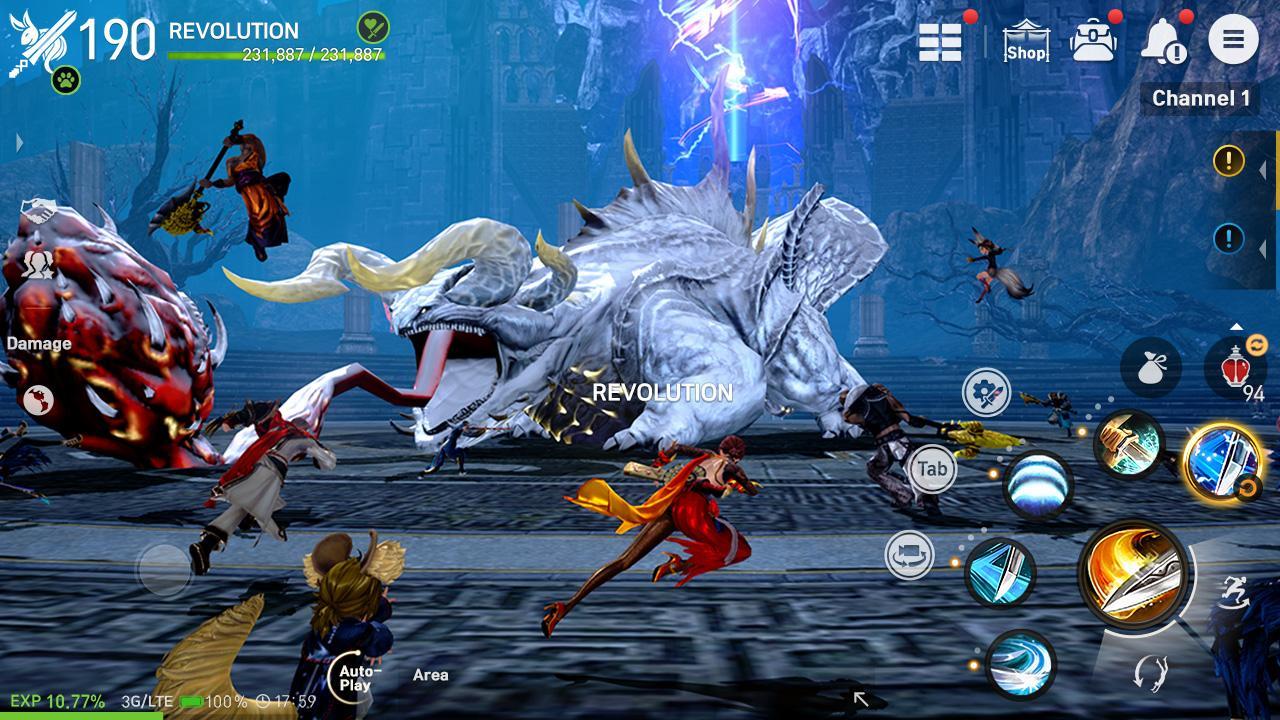Open the hamburger menu top right
1280x720 pixels.
click(x=1234, y=41)
